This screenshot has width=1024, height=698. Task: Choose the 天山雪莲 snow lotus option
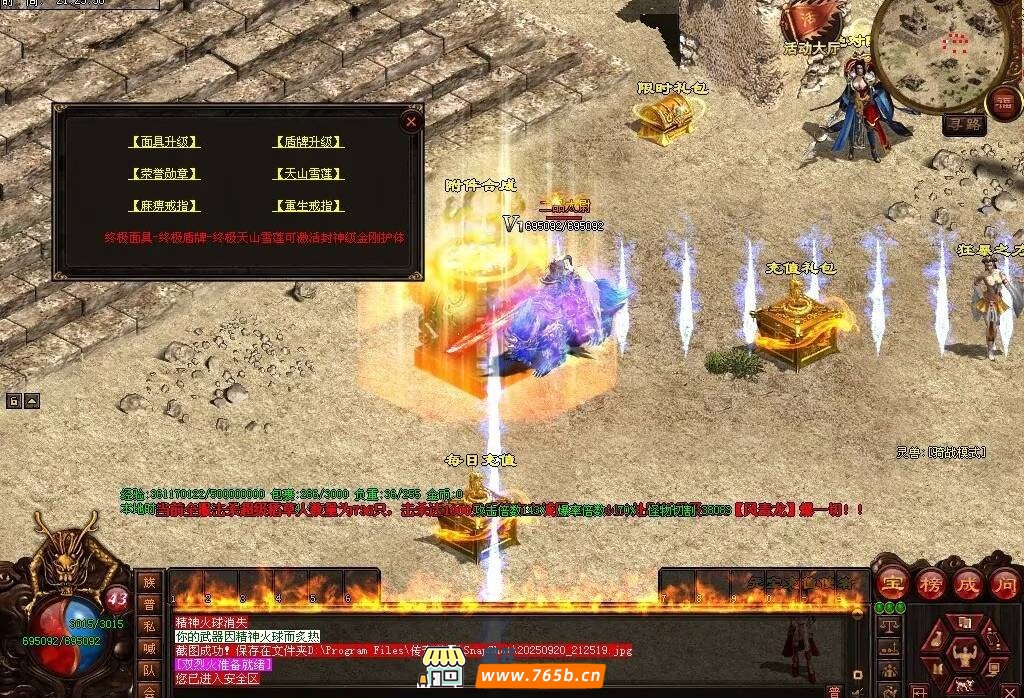pyautogui.click(x=308, y=174)
